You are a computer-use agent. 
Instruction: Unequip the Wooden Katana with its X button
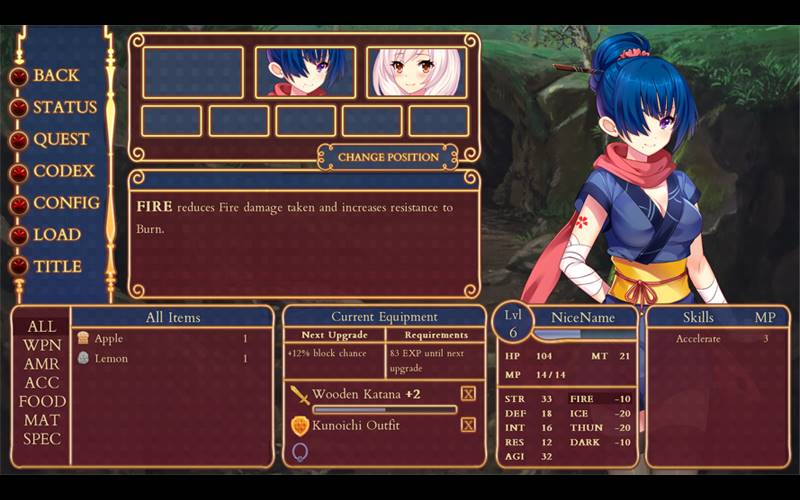coord(468,394)
